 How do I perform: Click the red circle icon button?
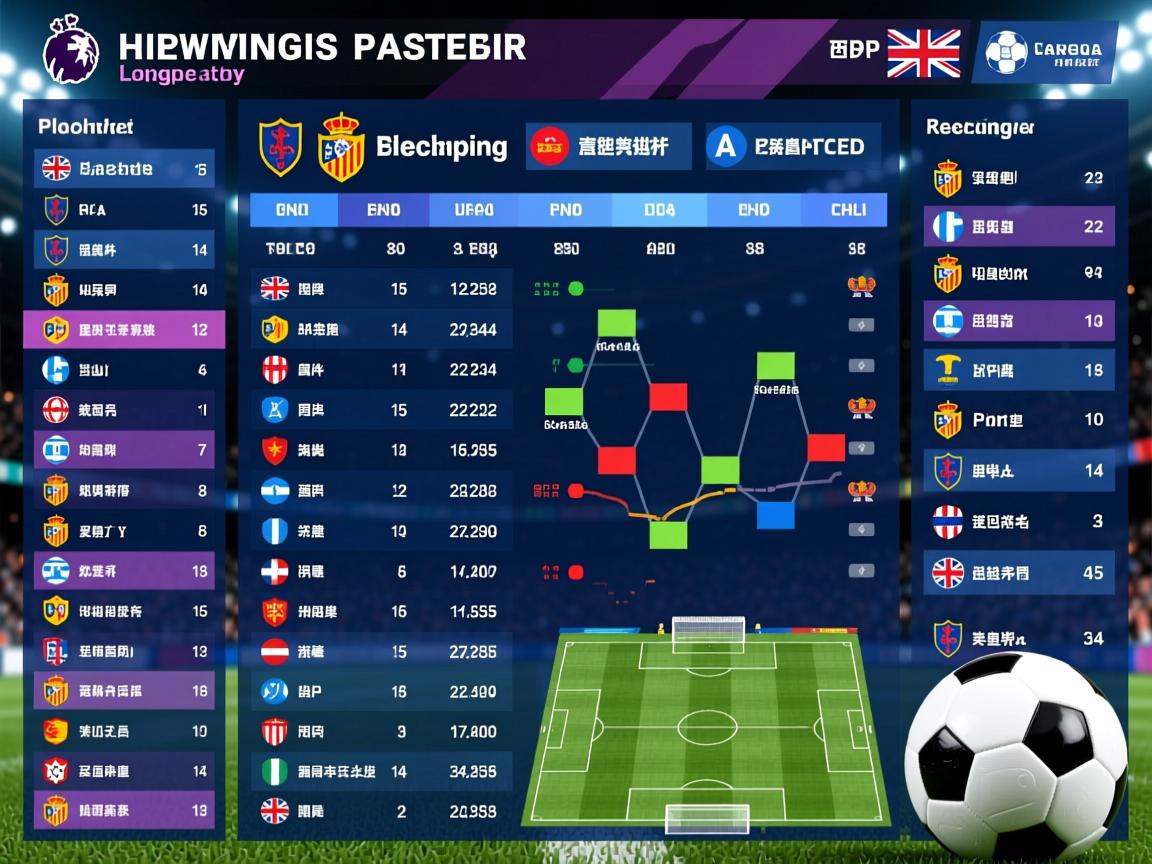click(549, 147)
